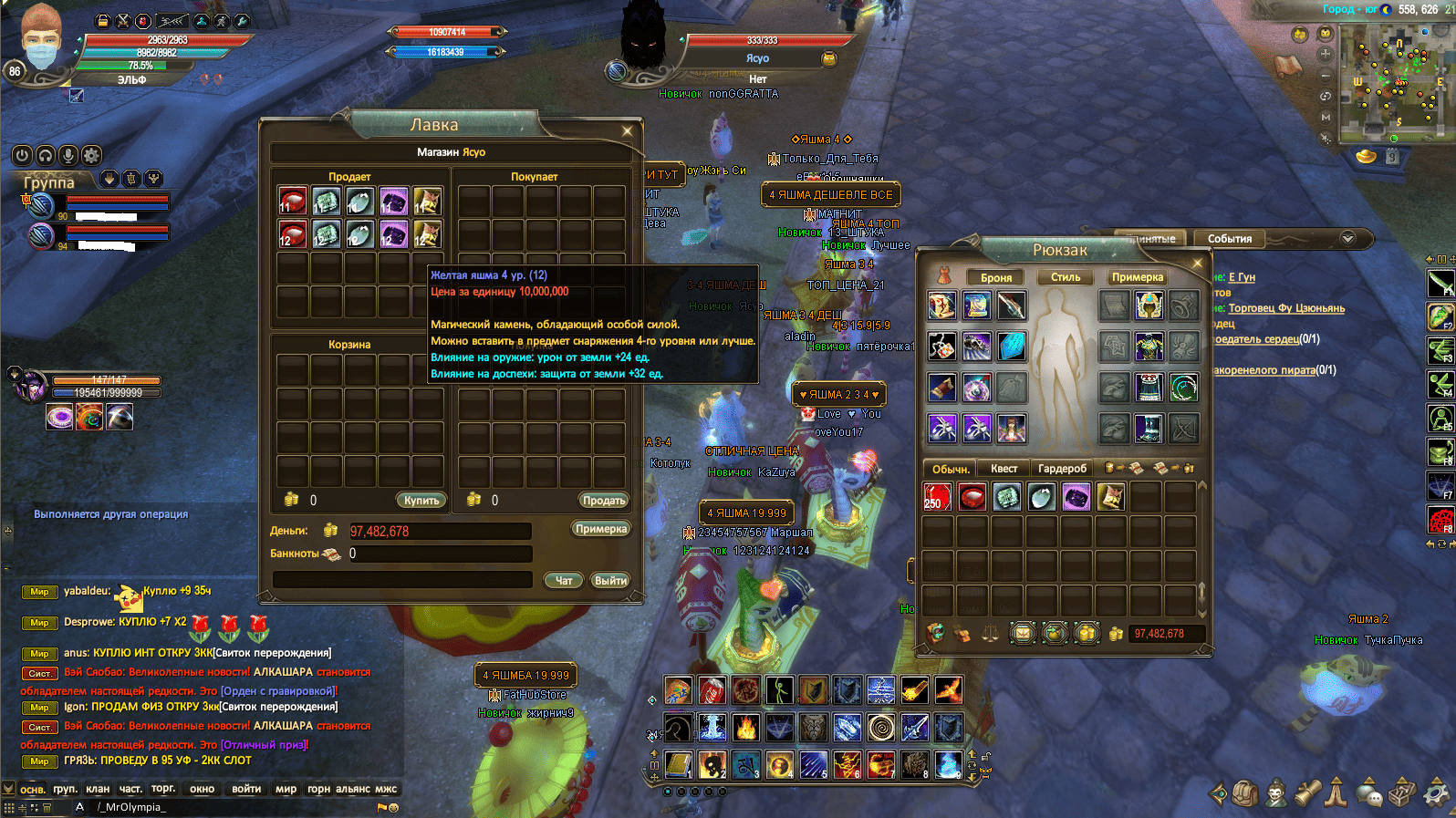Open the Примерка tab in the backpack
This screenshot has height=818, width=1456.
(x=1137, y=277)
